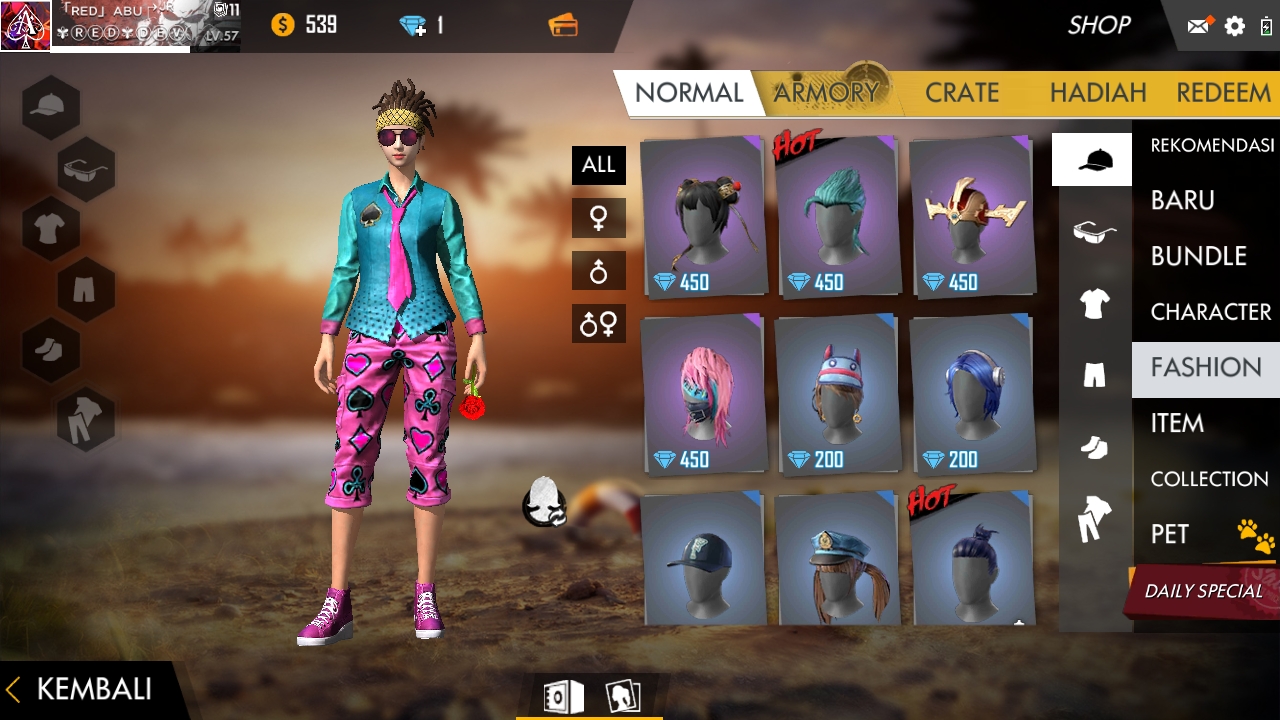Select the female gender filter
This screenshot has height=720, width=1280.
(x=598, y=217)
